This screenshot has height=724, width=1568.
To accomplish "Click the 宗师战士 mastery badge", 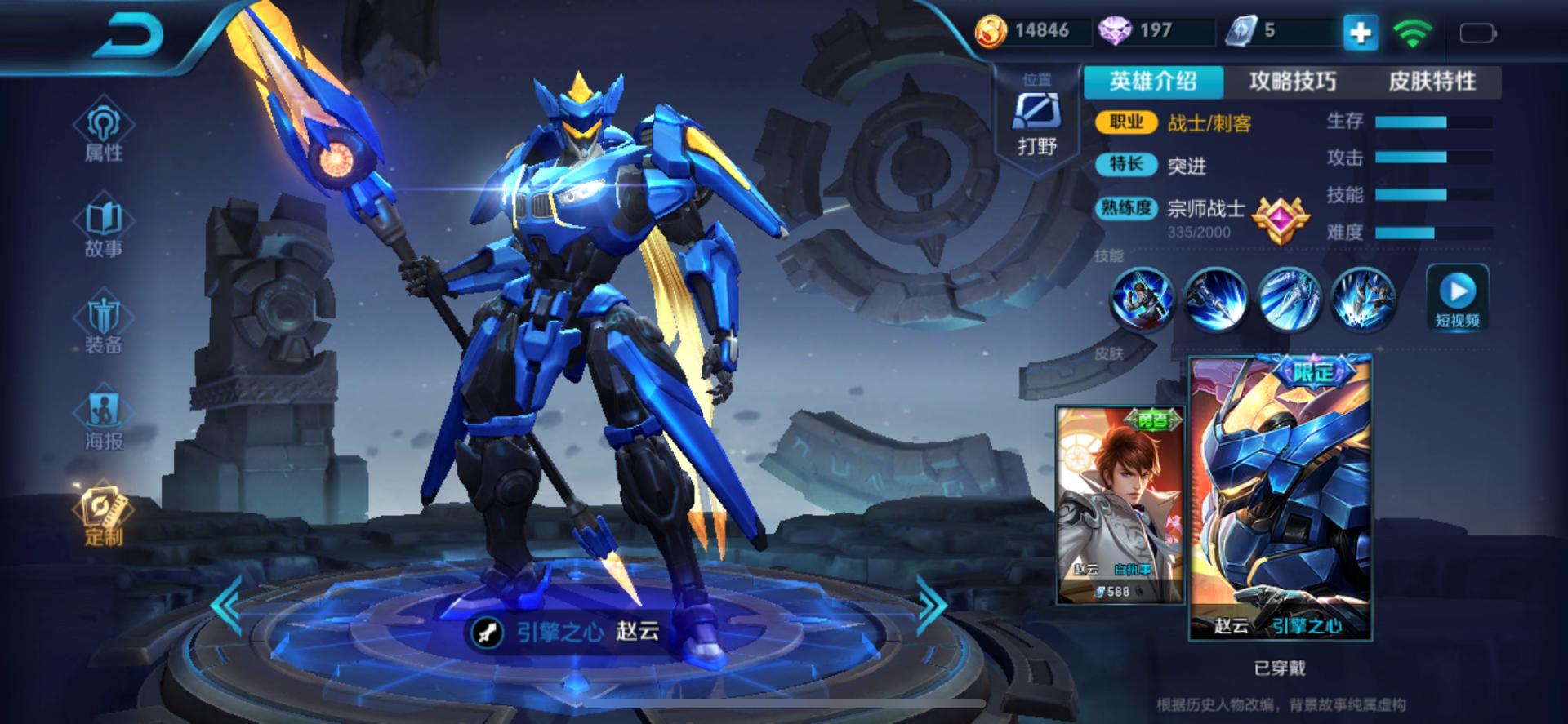I will (x=1281, y=219).
